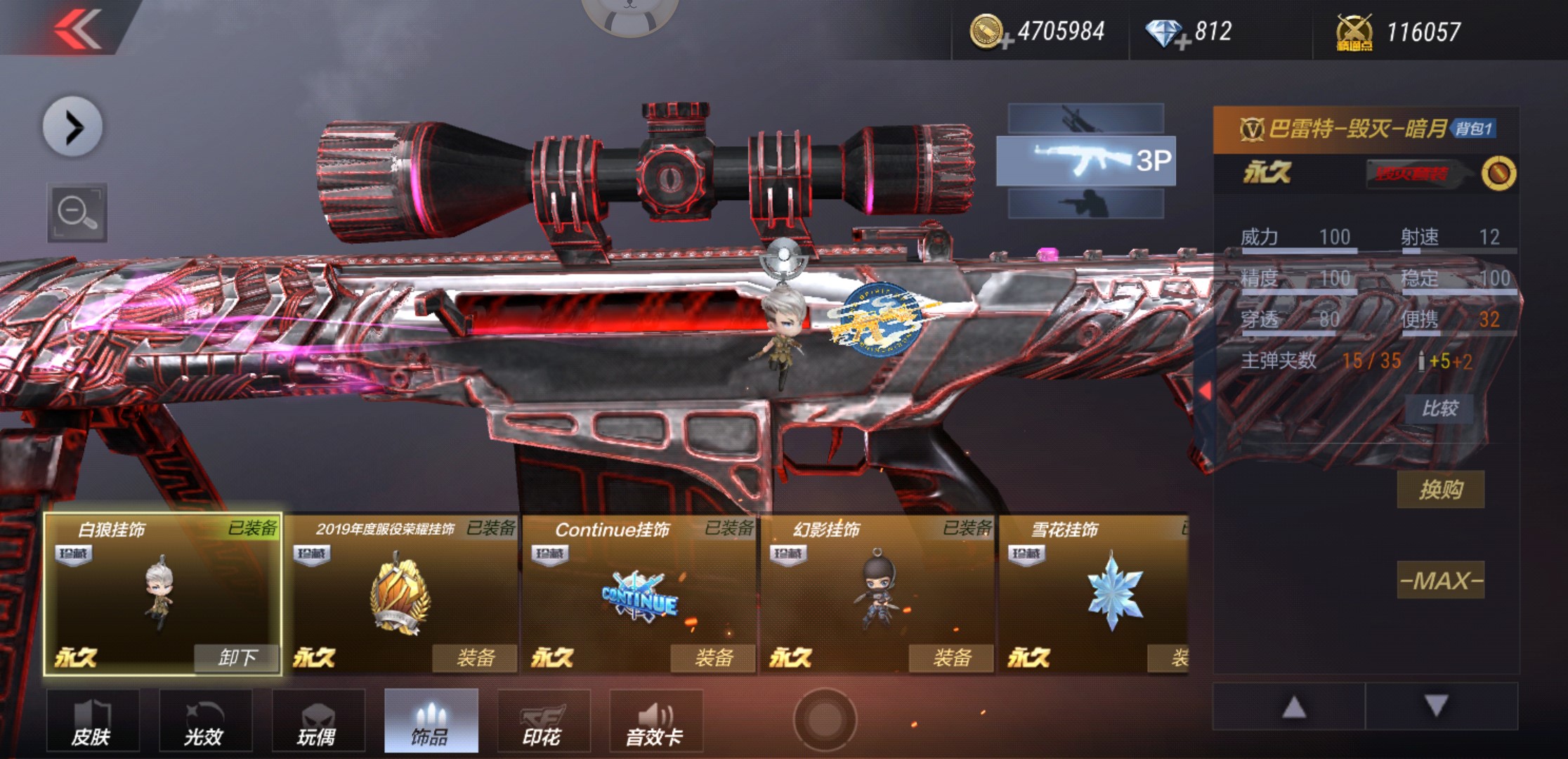
Task: Click the up arrow button
Action: coord(1293,706)
